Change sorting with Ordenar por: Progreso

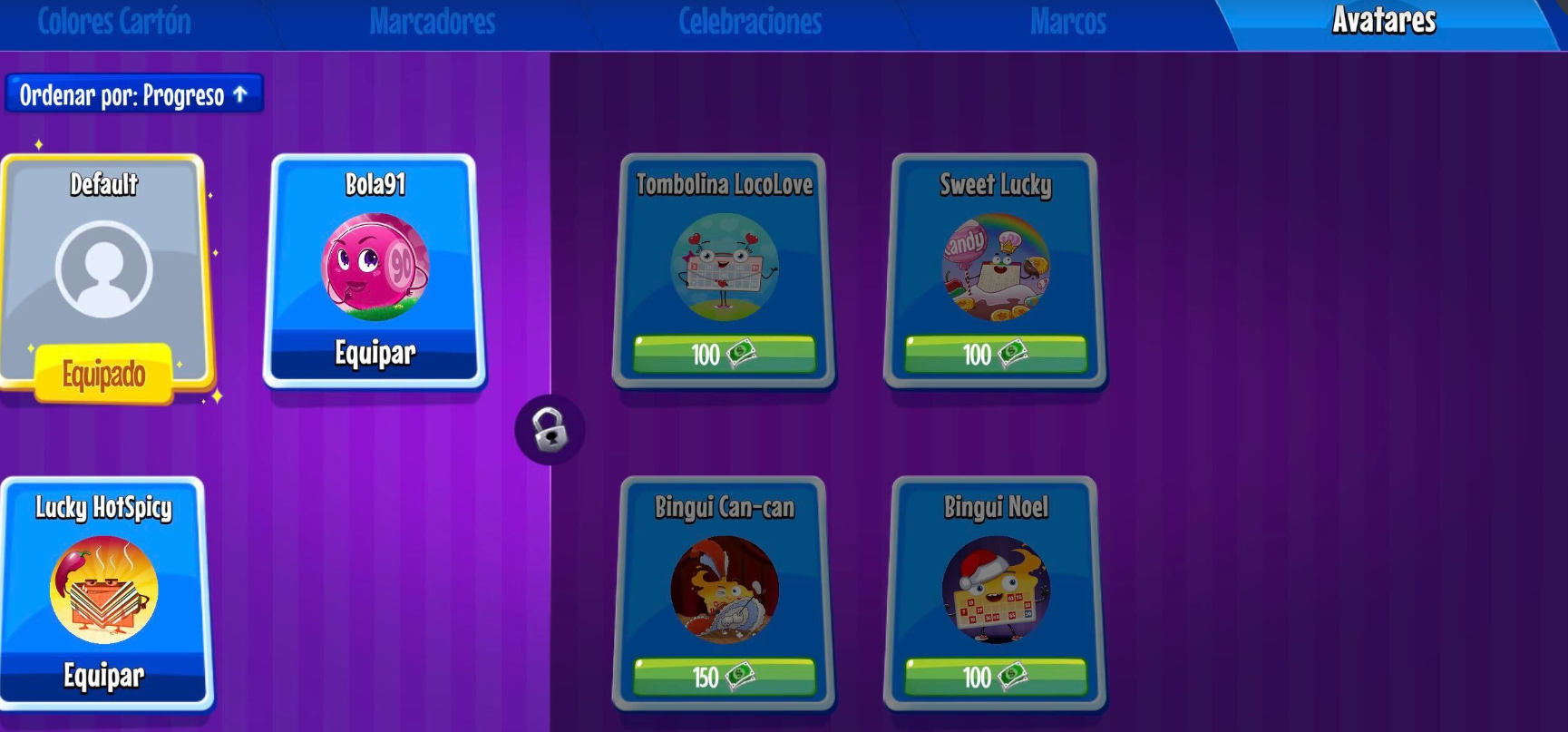tap(134, 94)
